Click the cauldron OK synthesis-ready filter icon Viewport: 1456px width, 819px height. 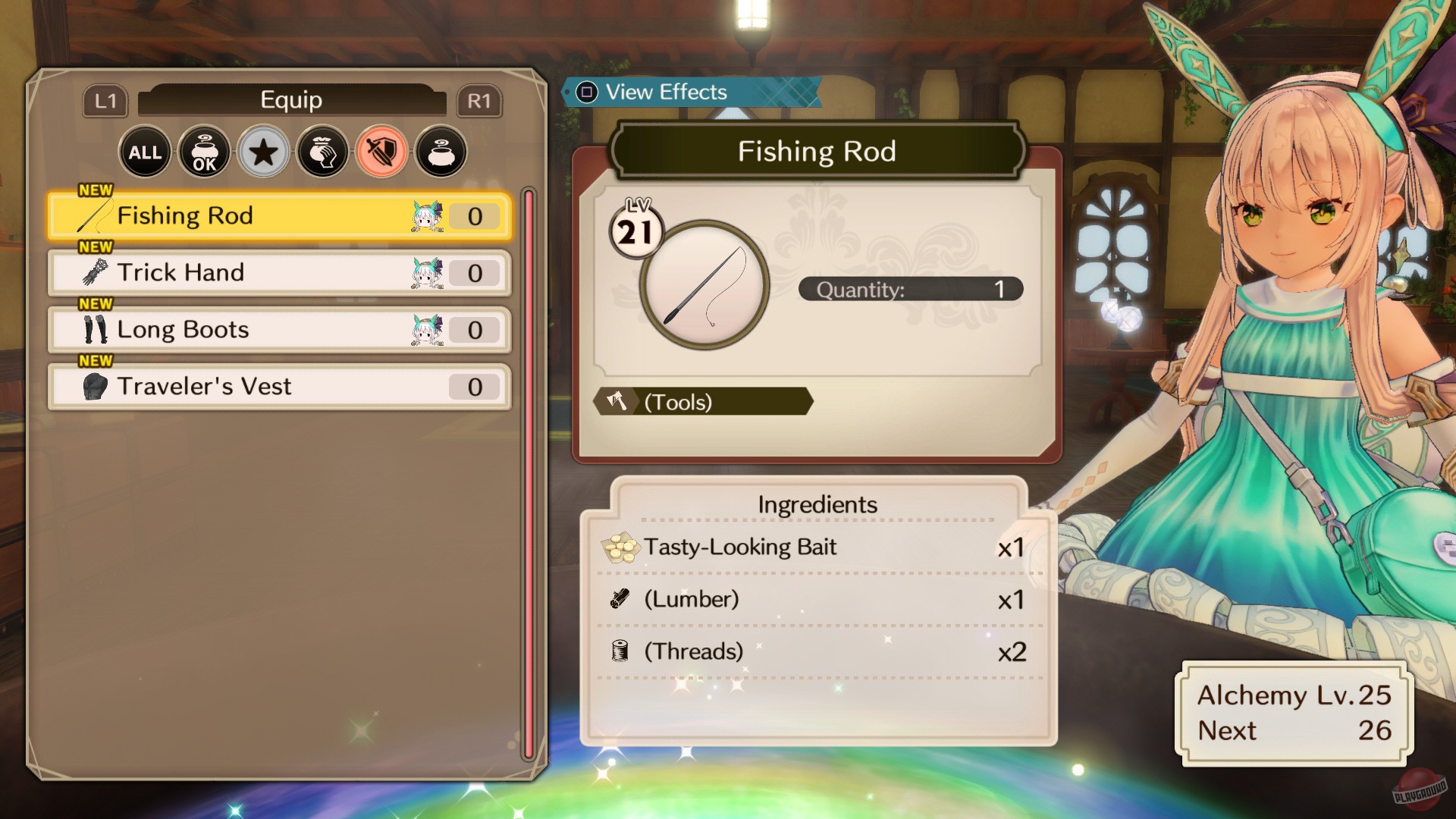tap(204, 152)
